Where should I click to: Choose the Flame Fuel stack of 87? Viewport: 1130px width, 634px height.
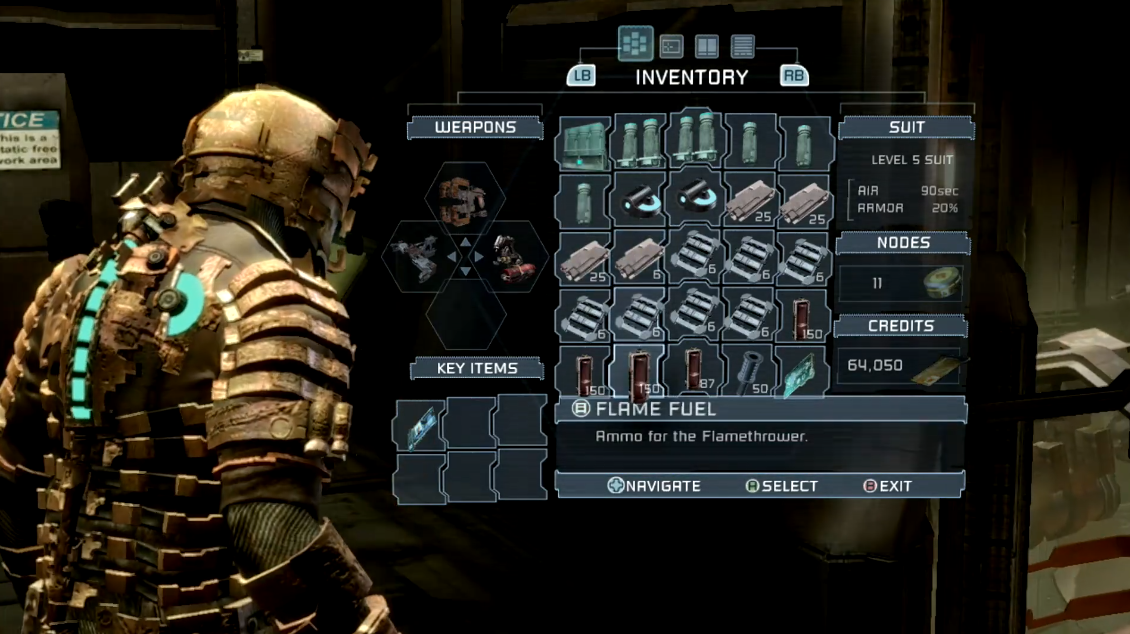point(692,372)
